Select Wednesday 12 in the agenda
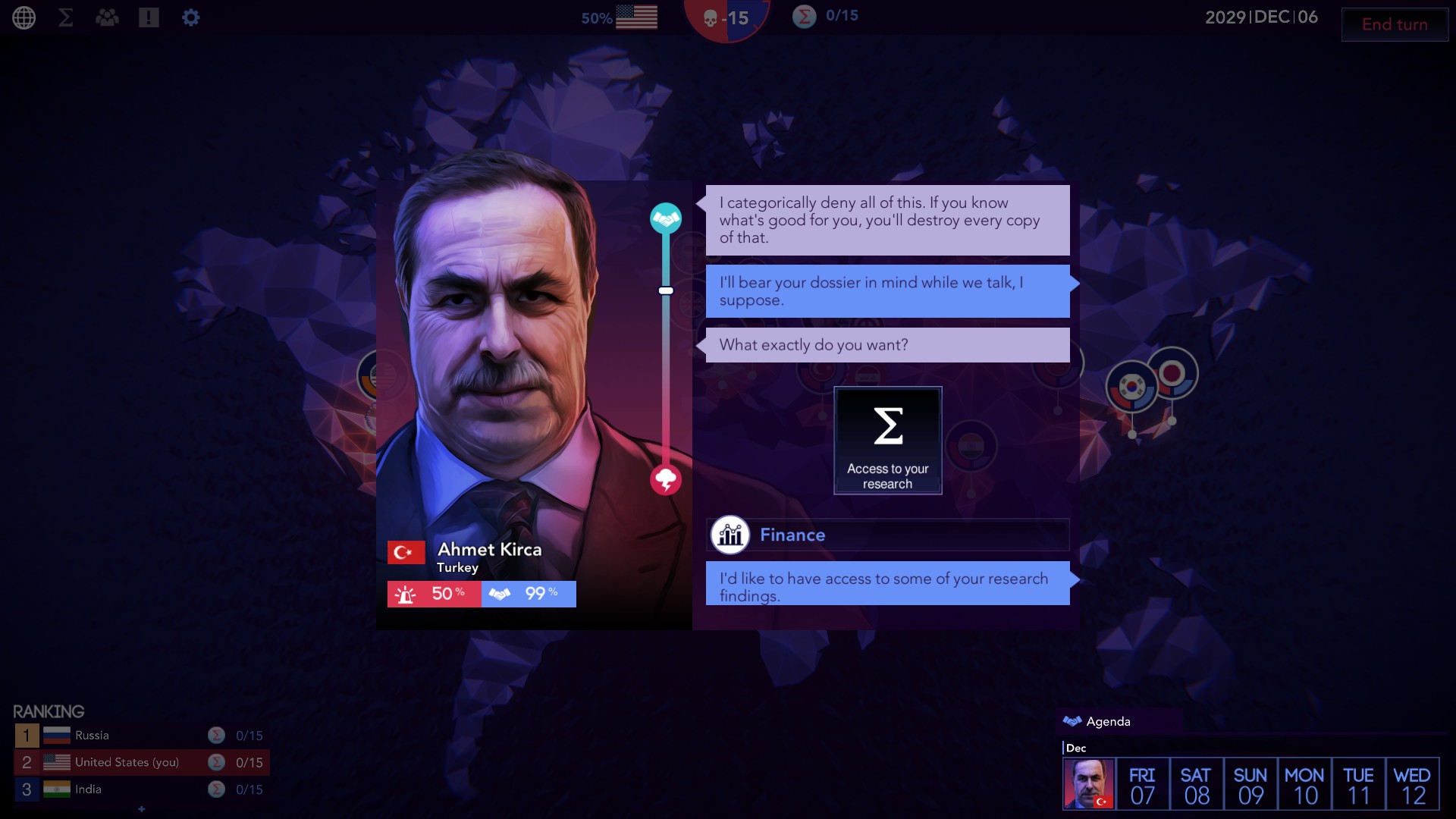Screen dimensions: 1456x819 click(1412, 784)
